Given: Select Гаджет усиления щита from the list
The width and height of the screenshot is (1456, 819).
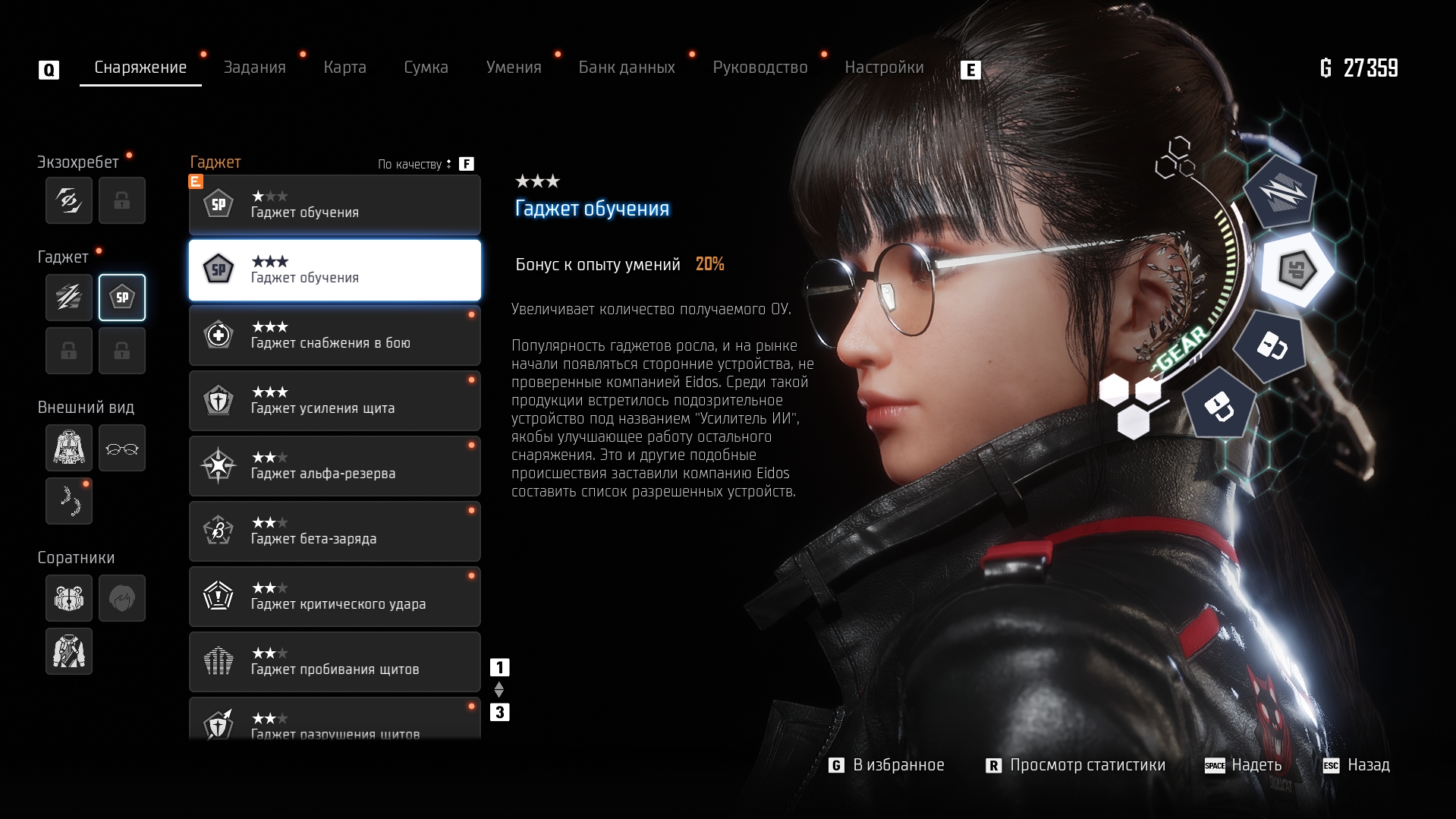Looking at the screenshot, I should coord(335,401).
